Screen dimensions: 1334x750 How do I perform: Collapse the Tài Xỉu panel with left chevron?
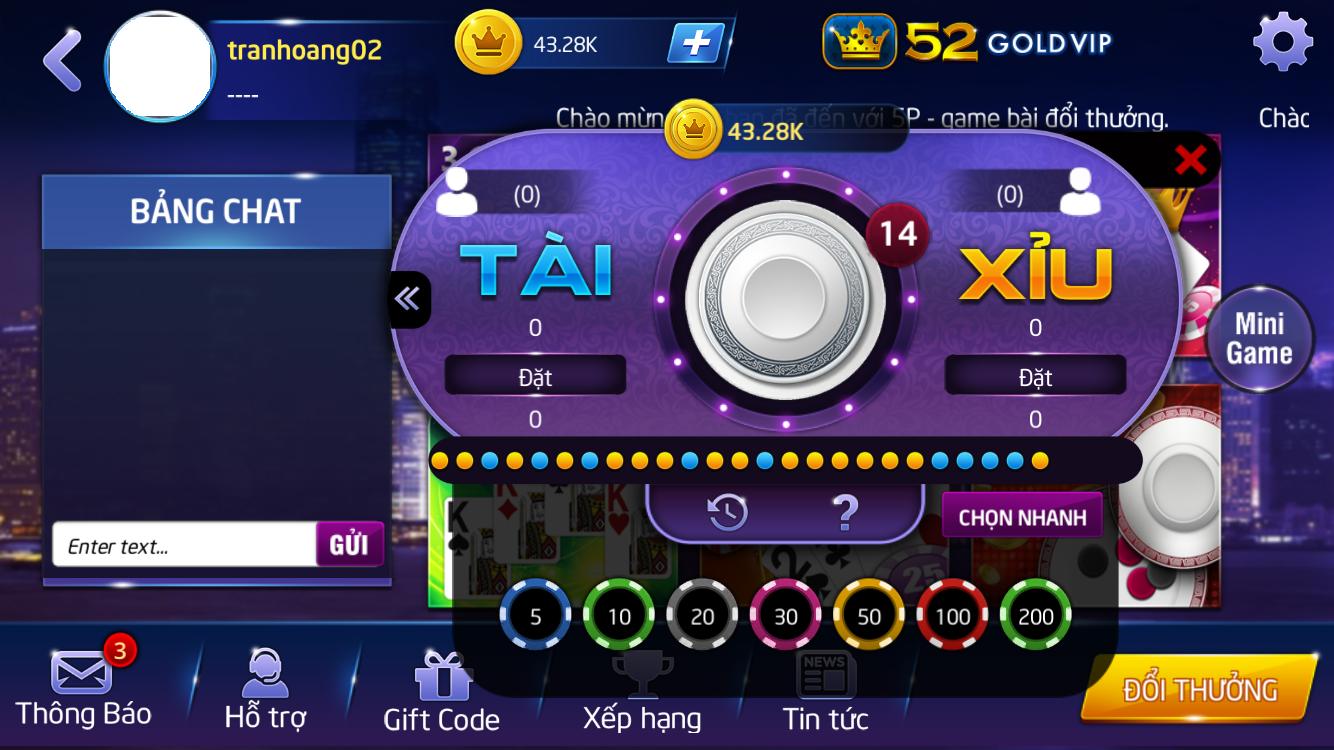406,299
